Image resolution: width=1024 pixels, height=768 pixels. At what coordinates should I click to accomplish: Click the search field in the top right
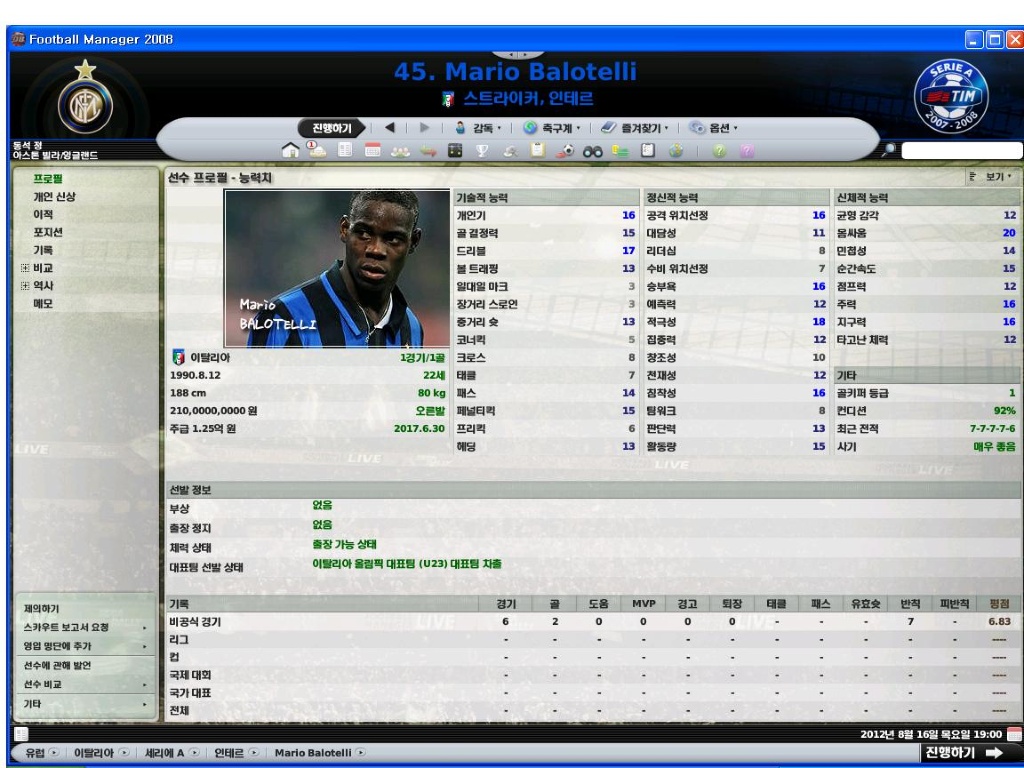[960, 150]
